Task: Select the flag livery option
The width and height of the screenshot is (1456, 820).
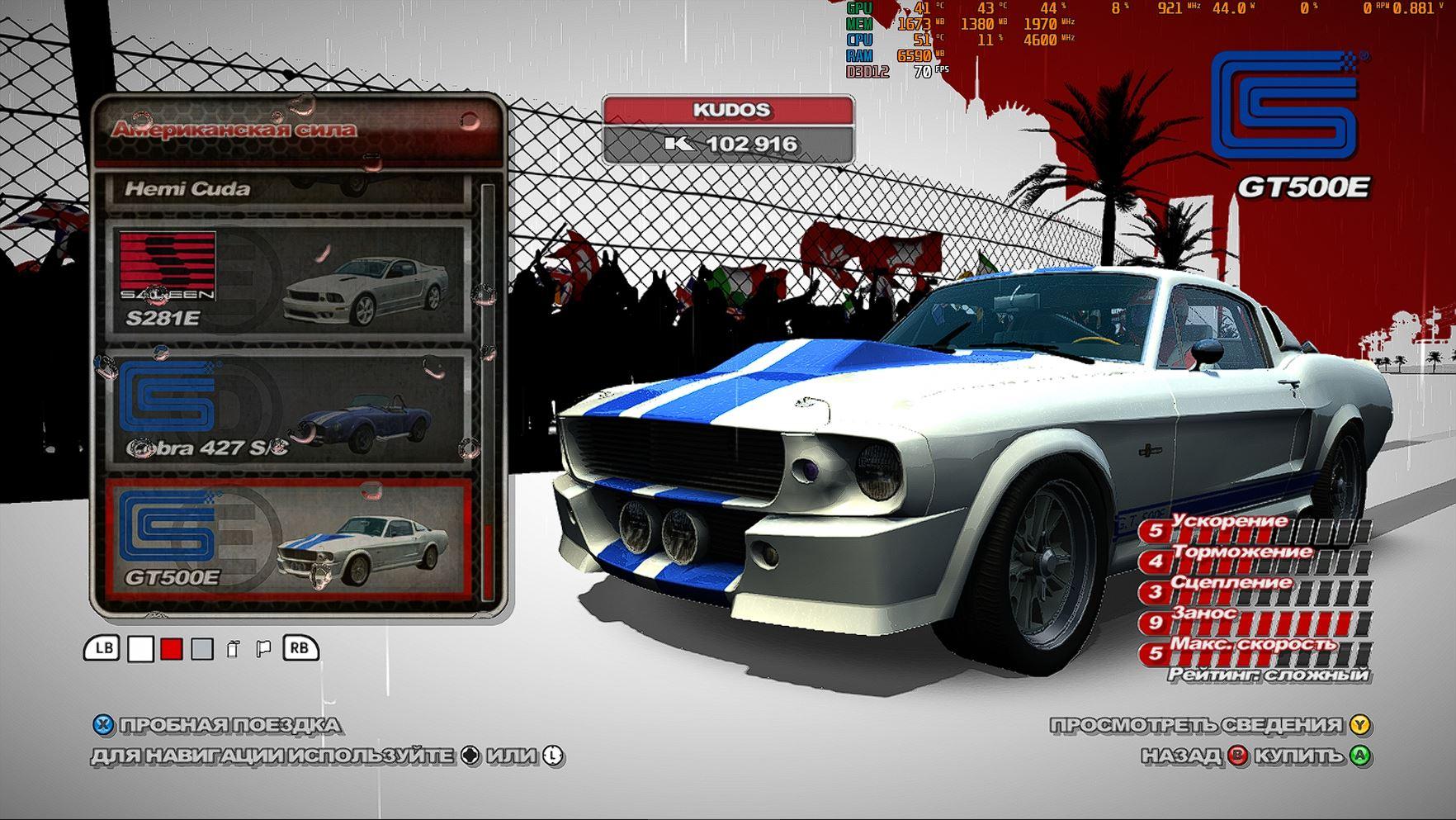Action: pos(263,650)
